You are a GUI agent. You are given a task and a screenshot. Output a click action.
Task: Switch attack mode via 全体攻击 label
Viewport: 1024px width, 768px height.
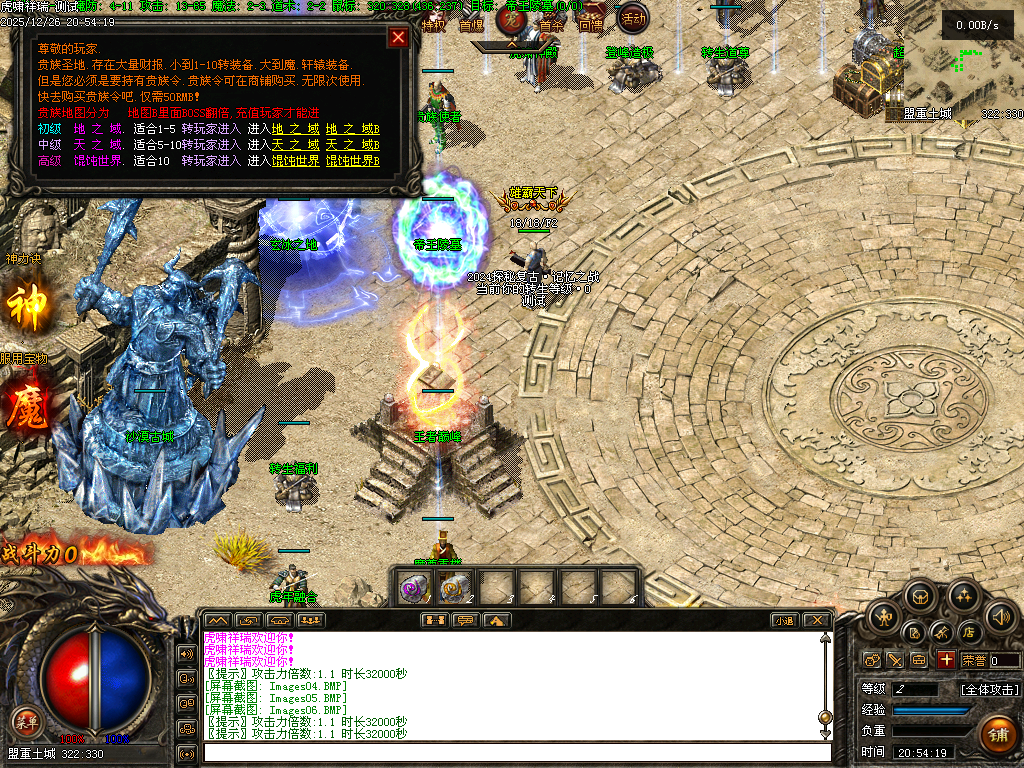(990, 689)
